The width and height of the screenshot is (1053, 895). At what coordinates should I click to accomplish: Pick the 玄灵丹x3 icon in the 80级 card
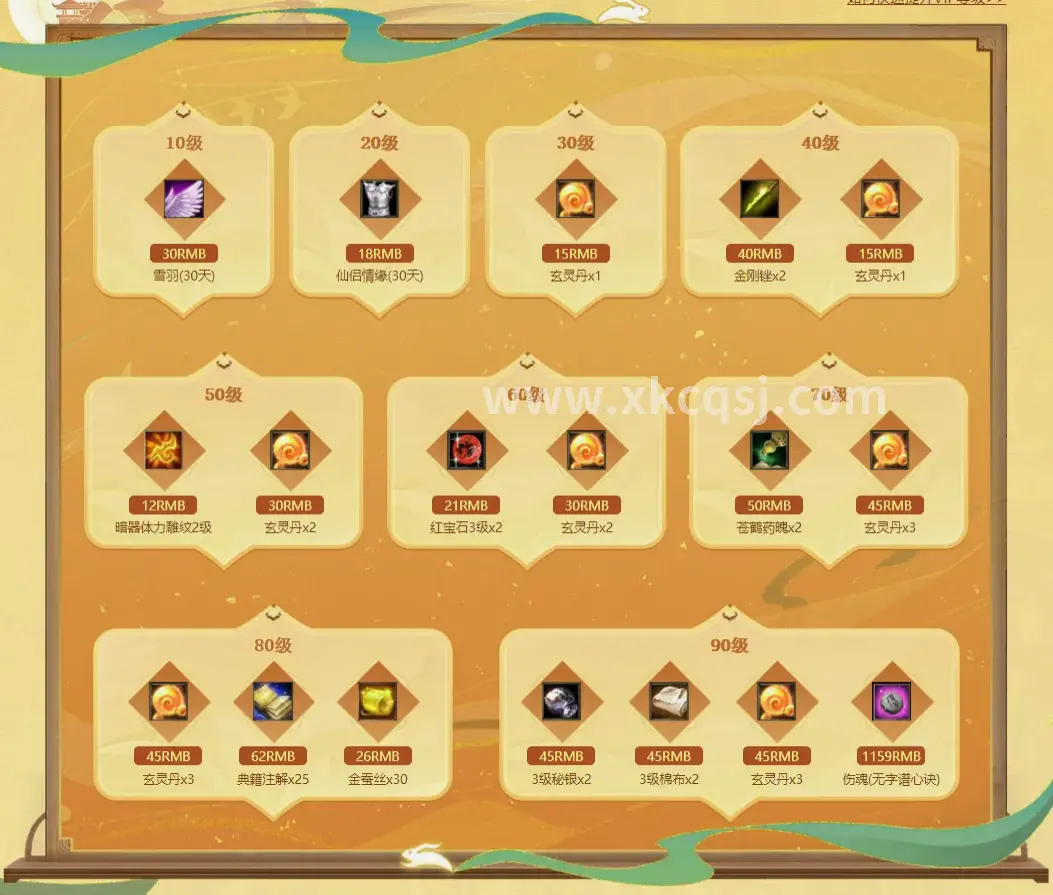pos(168,702)
